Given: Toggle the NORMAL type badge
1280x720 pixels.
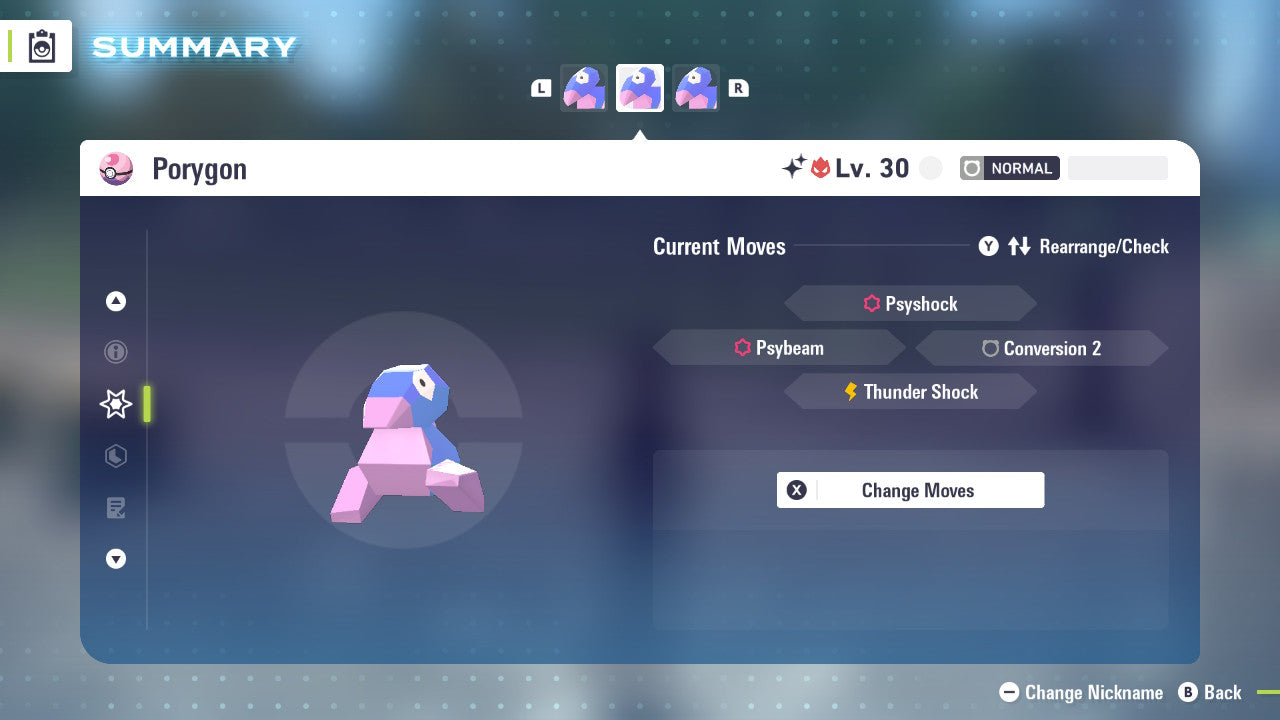Looking at the screenshot, I should tap(1010, 168).
